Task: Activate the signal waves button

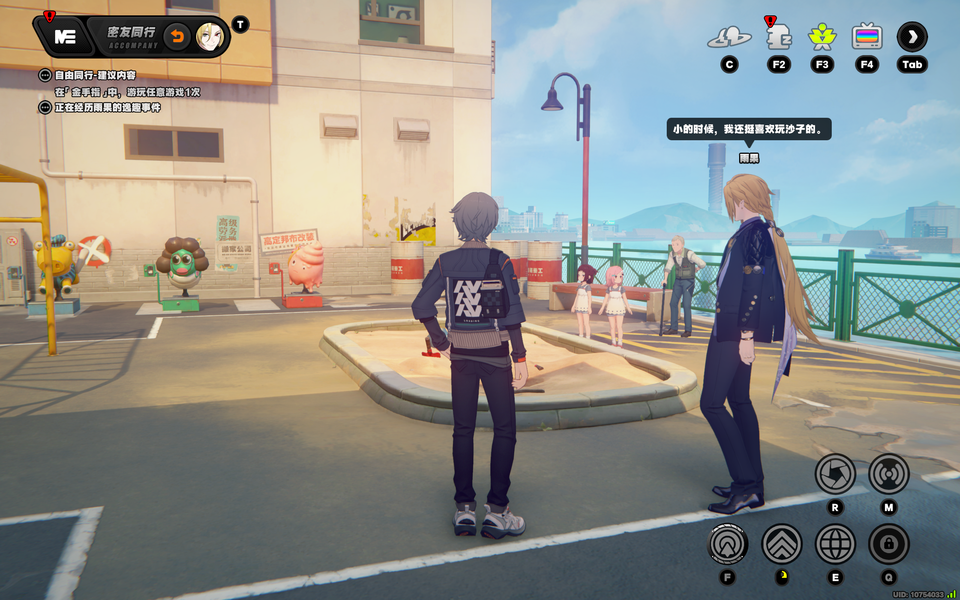Action: (888, 473)
